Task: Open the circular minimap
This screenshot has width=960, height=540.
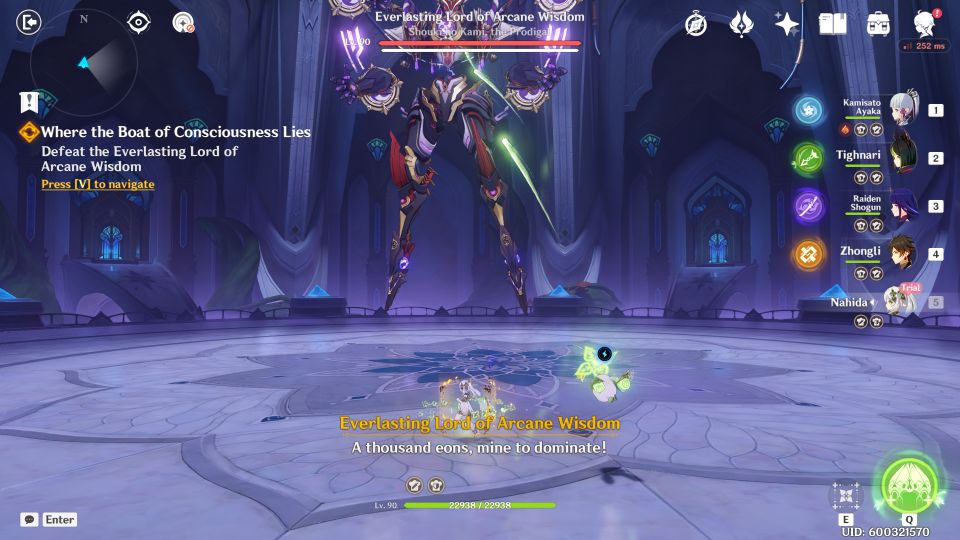Action: coord(84,64)
